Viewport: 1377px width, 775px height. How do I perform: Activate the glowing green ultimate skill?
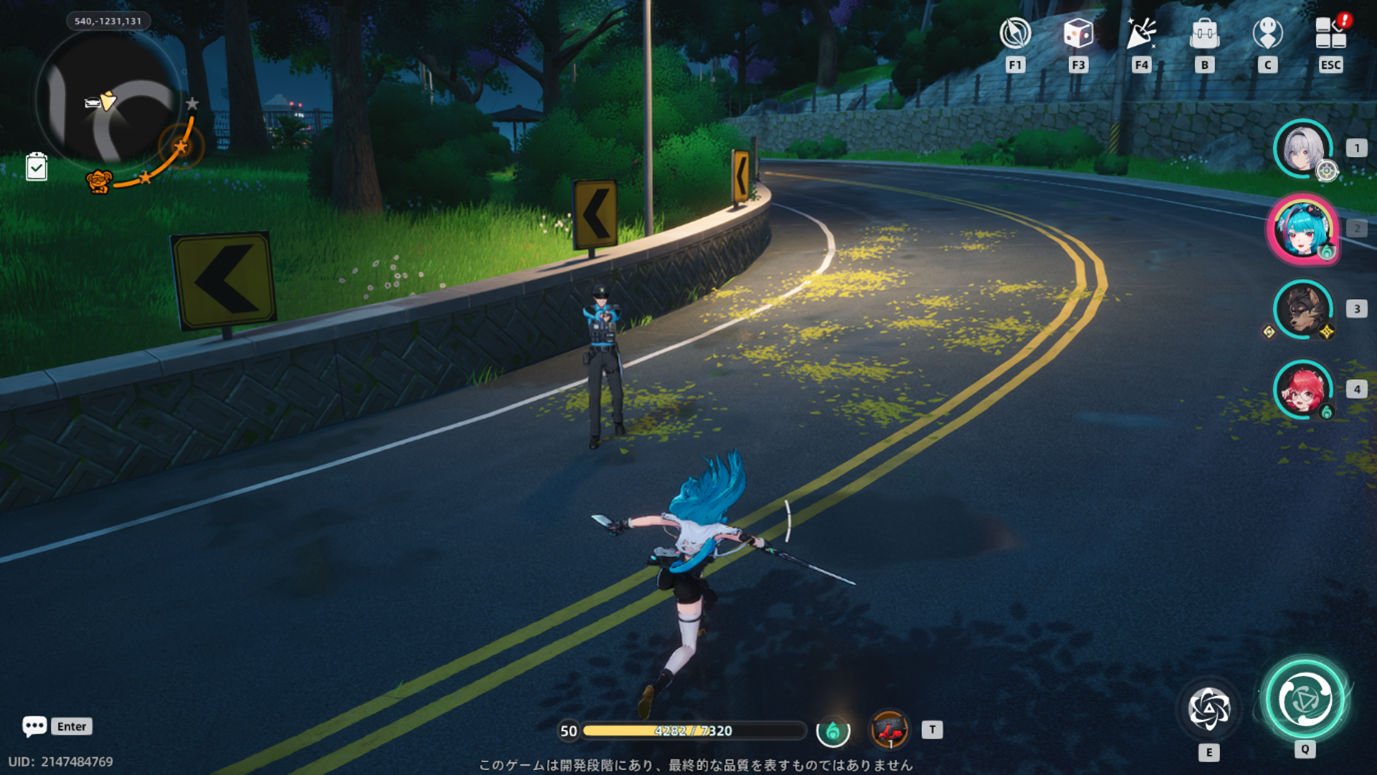tap(1304, 698)
